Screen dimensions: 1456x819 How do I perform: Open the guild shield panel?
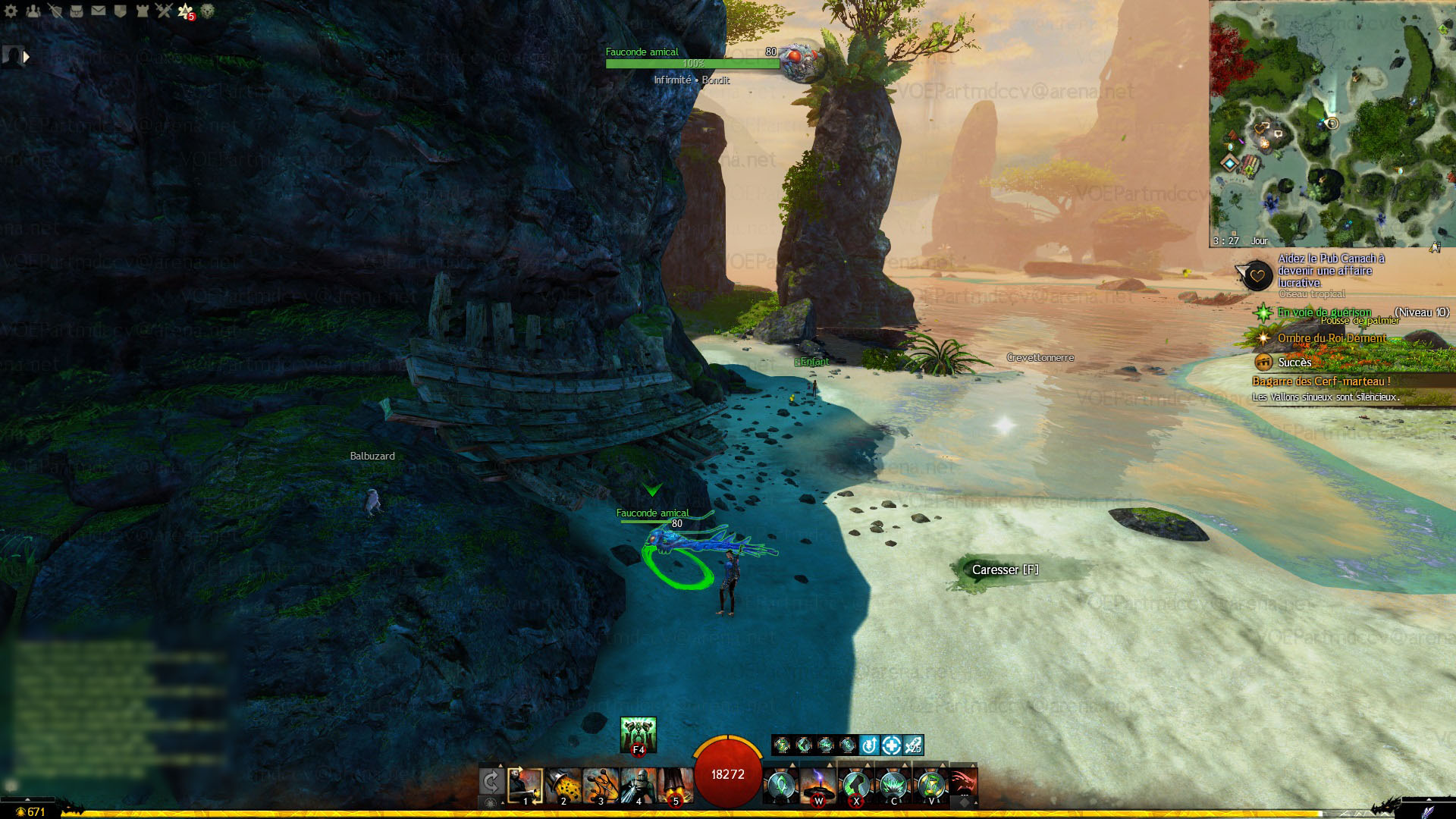coord(120,11)
